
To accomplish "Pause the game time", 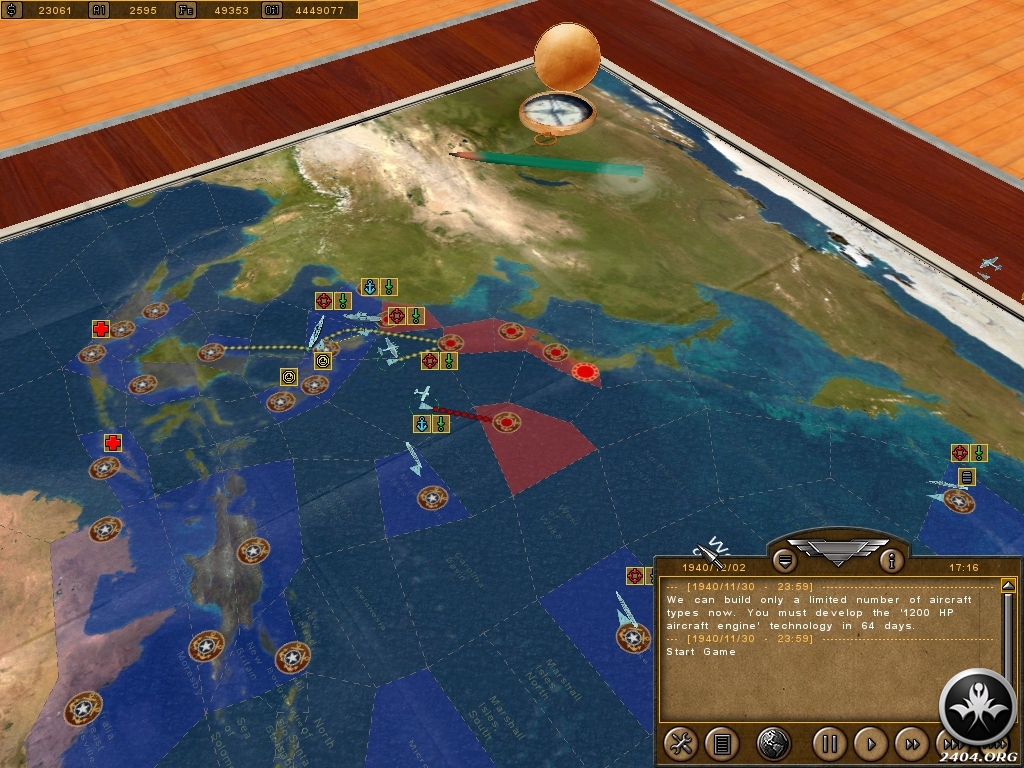I will click(x=829, y=743).
